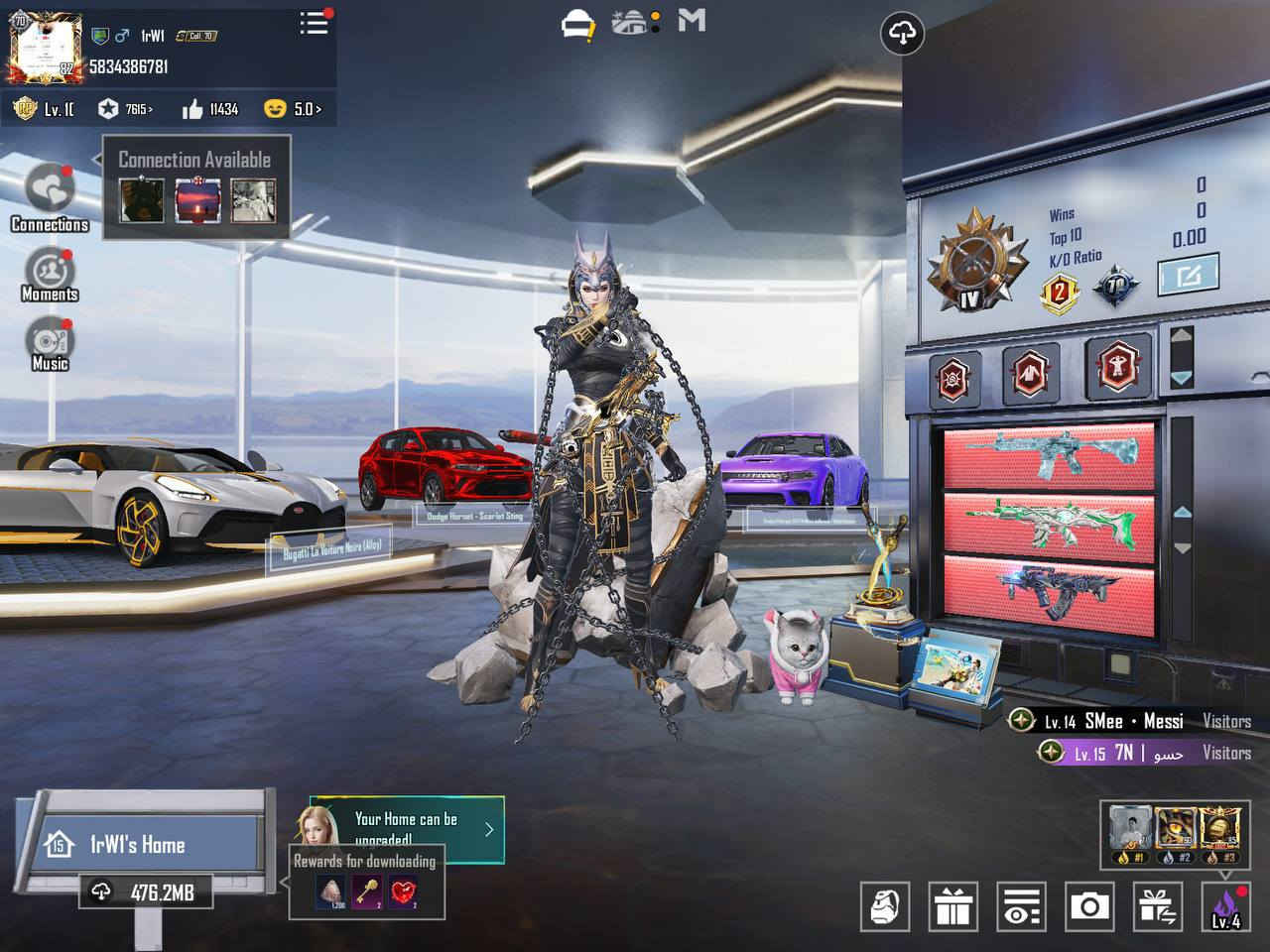Open the Your Home can be upgraded notice
1270x952 pixels.
[407, 828]
